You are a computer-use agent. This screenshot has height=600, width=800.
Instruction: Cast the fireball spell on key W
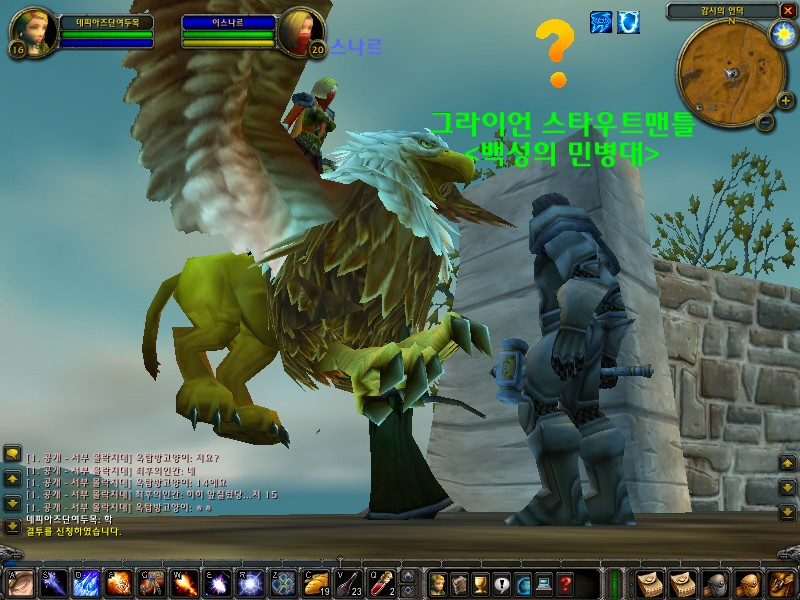[185, 583]
